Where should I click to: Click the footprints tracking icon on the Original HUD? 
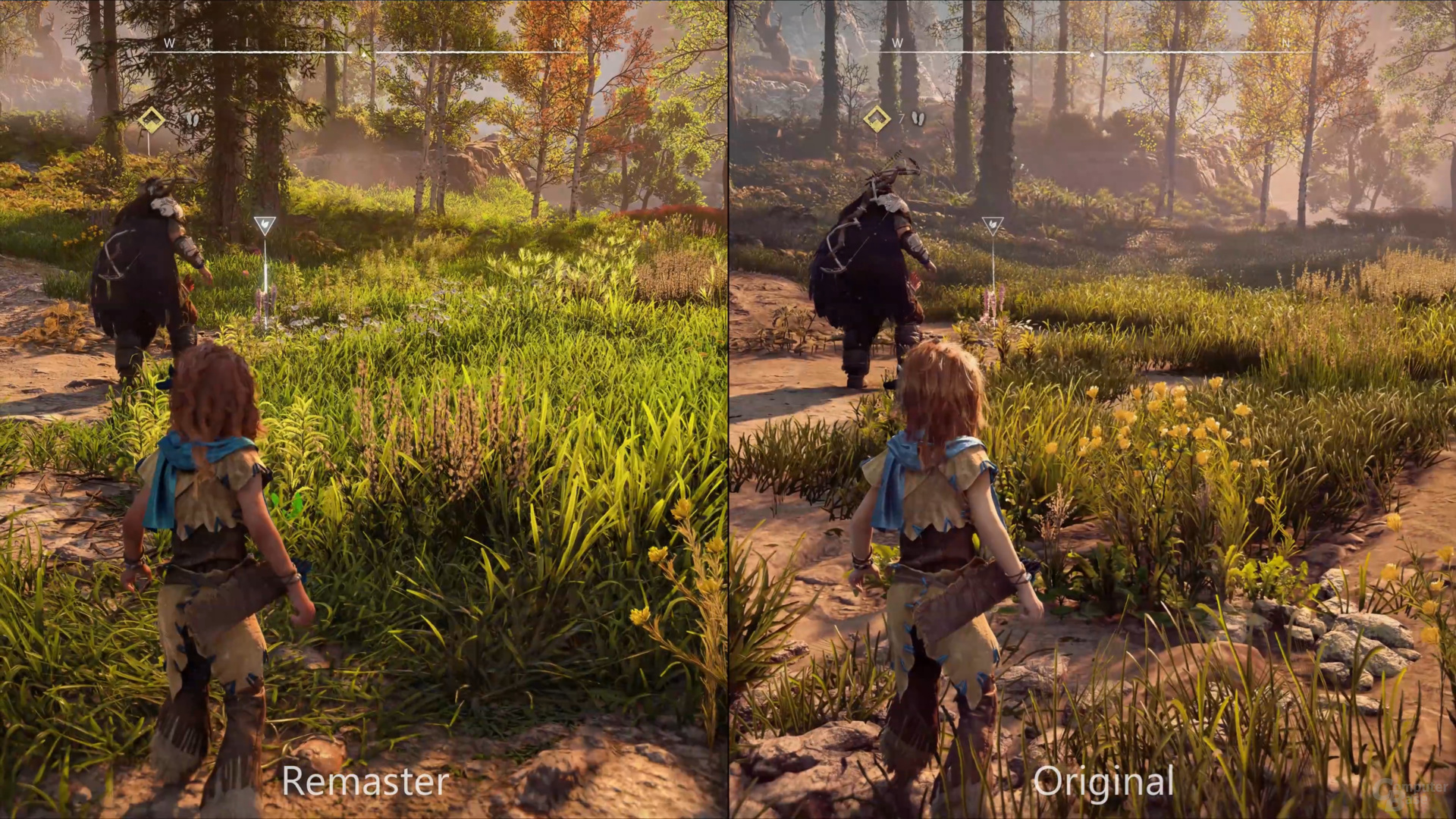pyautogui.click(x=918, y=119)
